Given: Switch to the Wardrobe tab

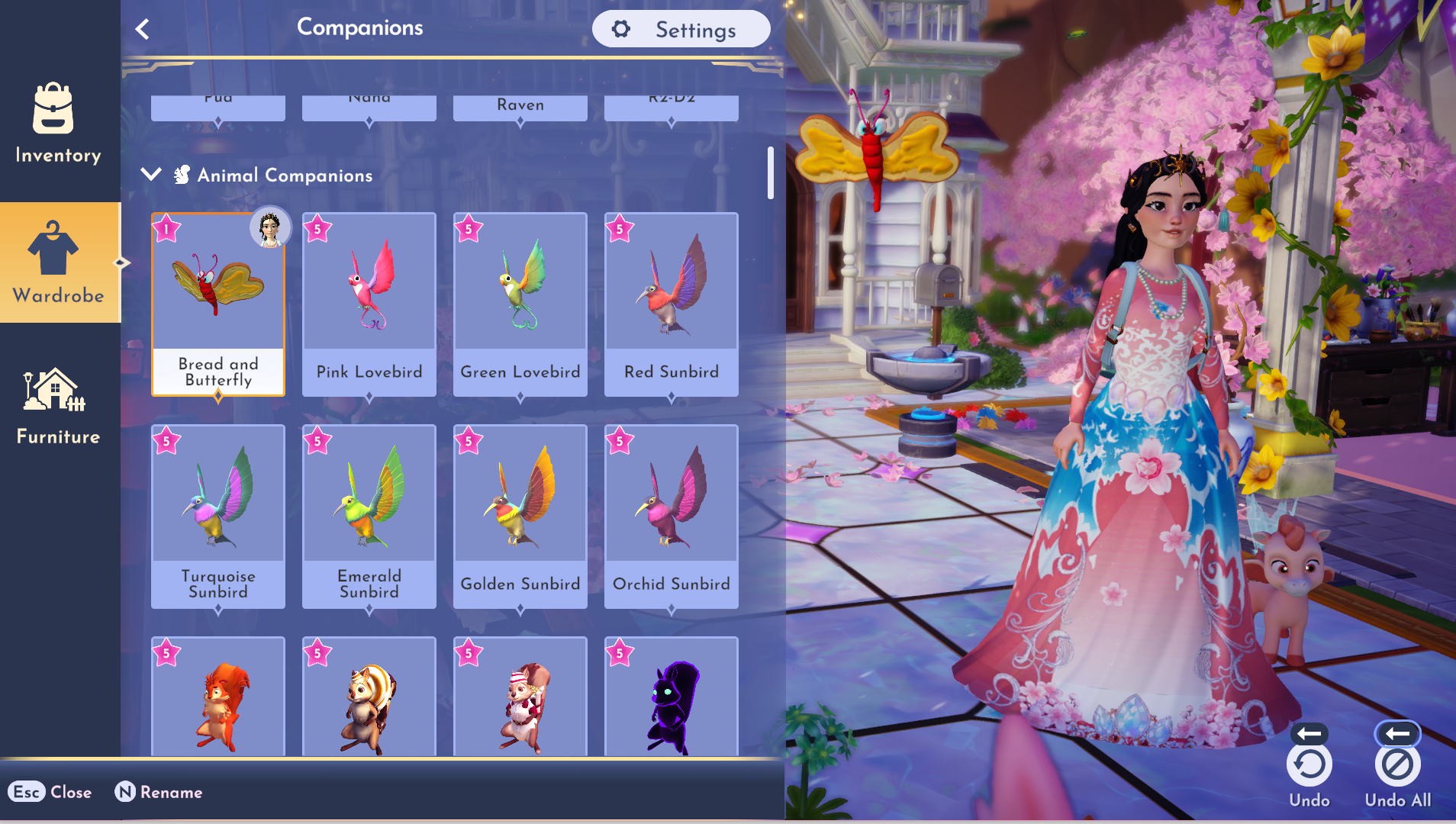Looking at the screenshot, I should (x=58, y=262).
